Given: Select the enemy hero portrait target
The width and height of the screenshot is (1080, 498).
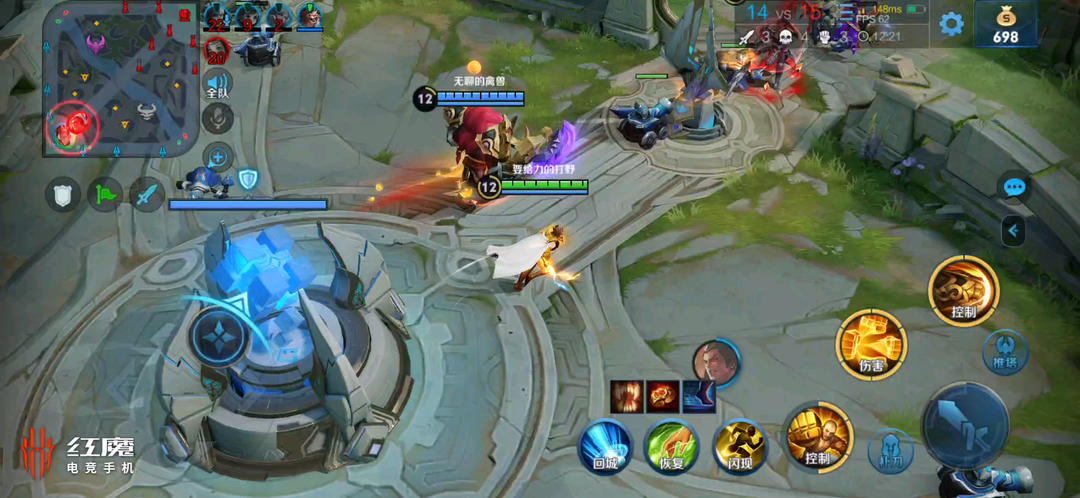Looking at the screenshot, I should point(716,362).
